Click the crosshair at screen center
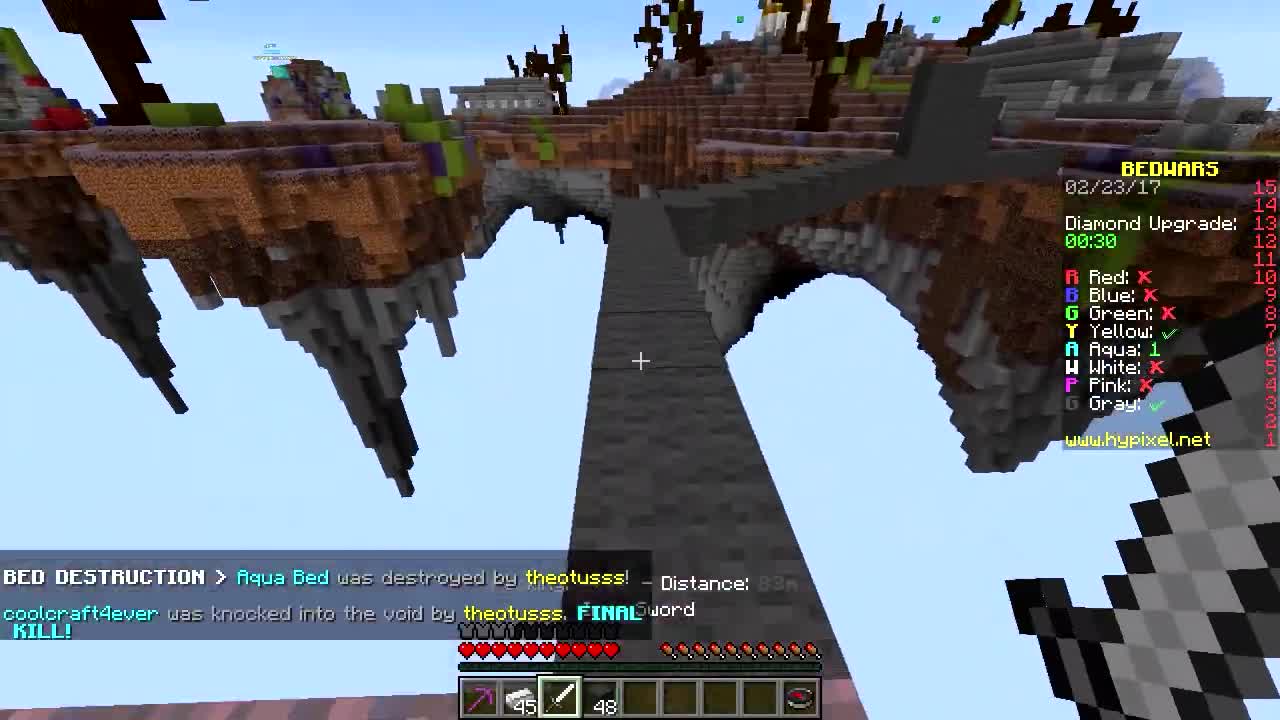Image resolution: width=1280 pixels, height=720 pixels. coord(640,360)
